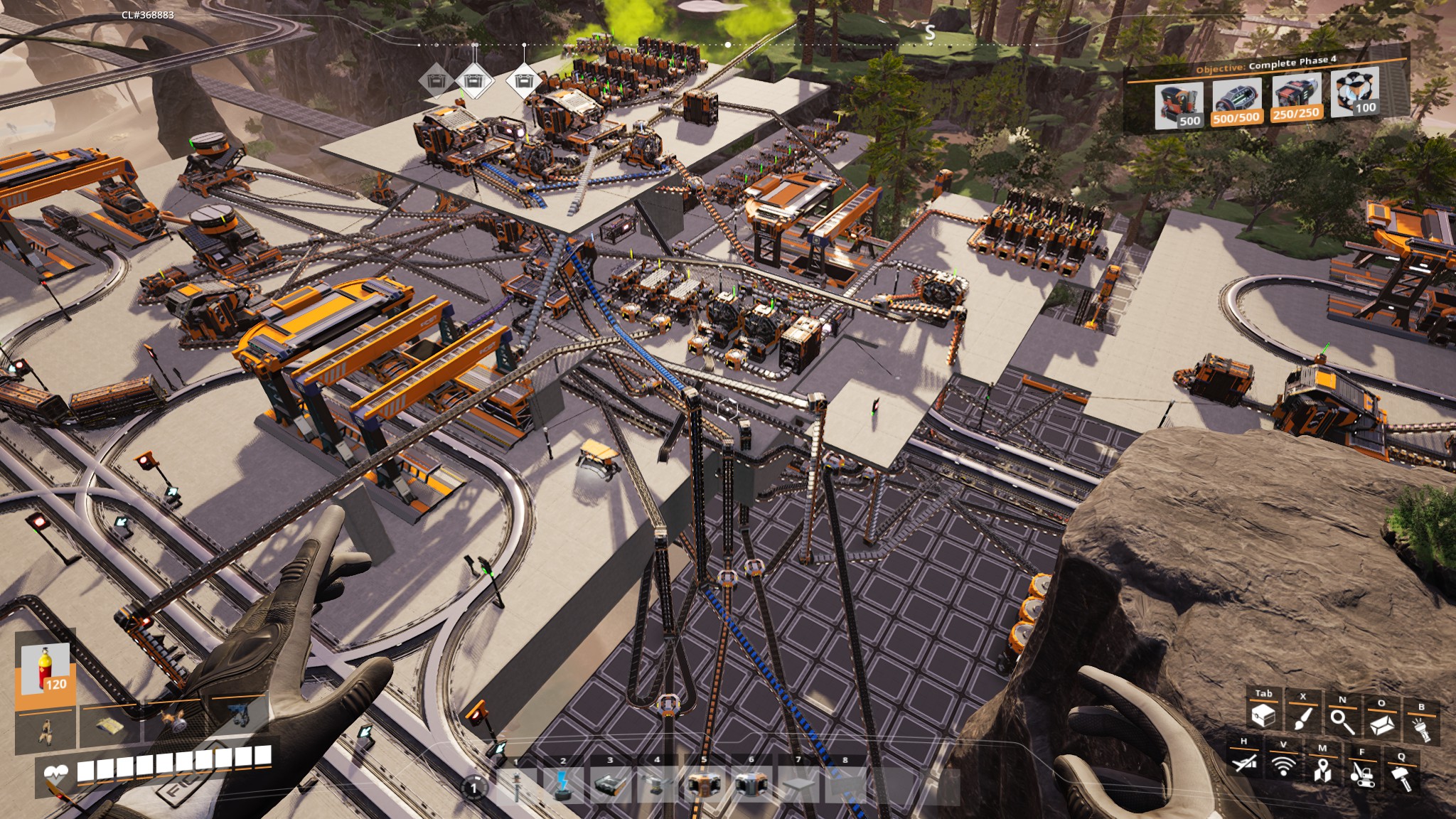Select the blue lightning power item in slot 2
The height and width of the screenshot is (819, 1456).
563,785
